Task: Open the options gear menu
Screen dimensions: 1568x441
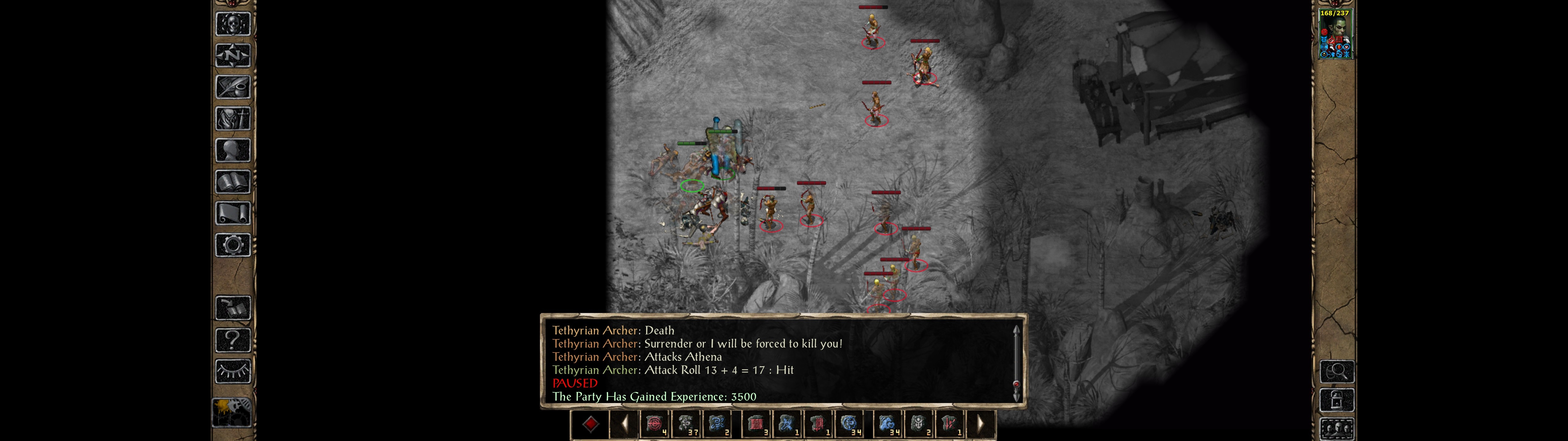Action: point(232,245)
